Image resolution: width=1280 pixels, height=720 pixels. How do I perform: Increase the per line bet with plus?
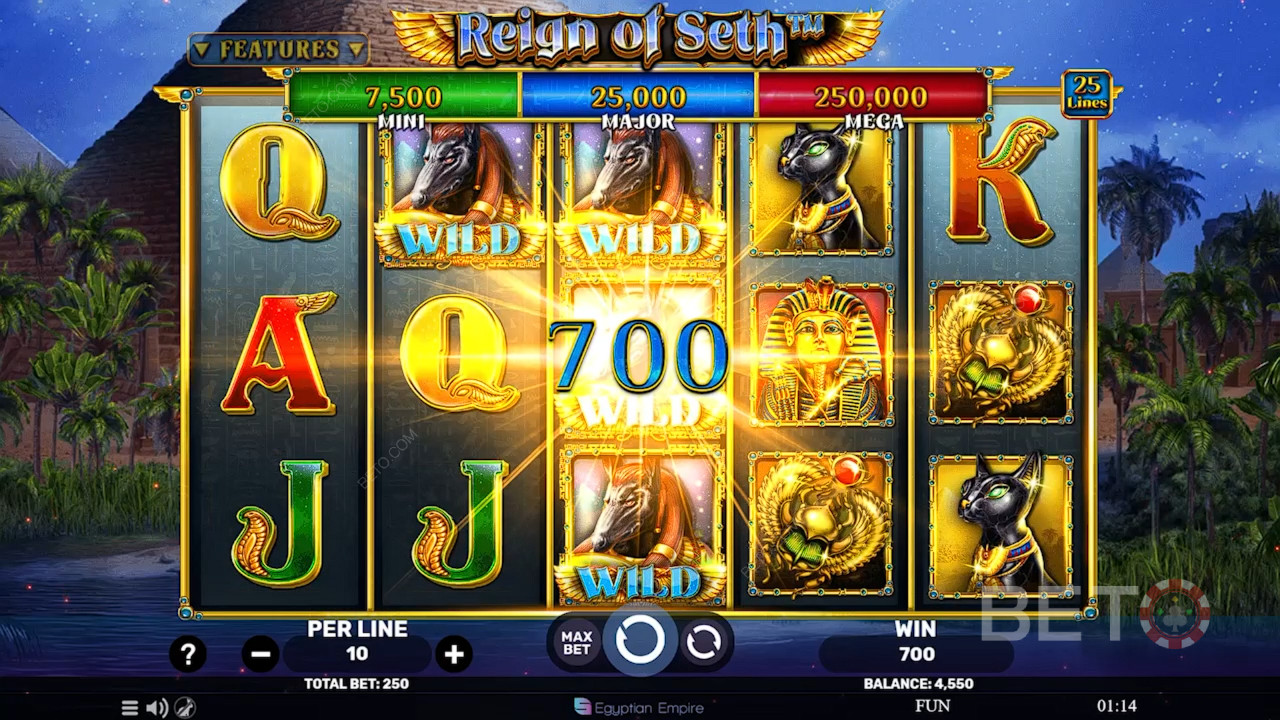coord(454,655)
